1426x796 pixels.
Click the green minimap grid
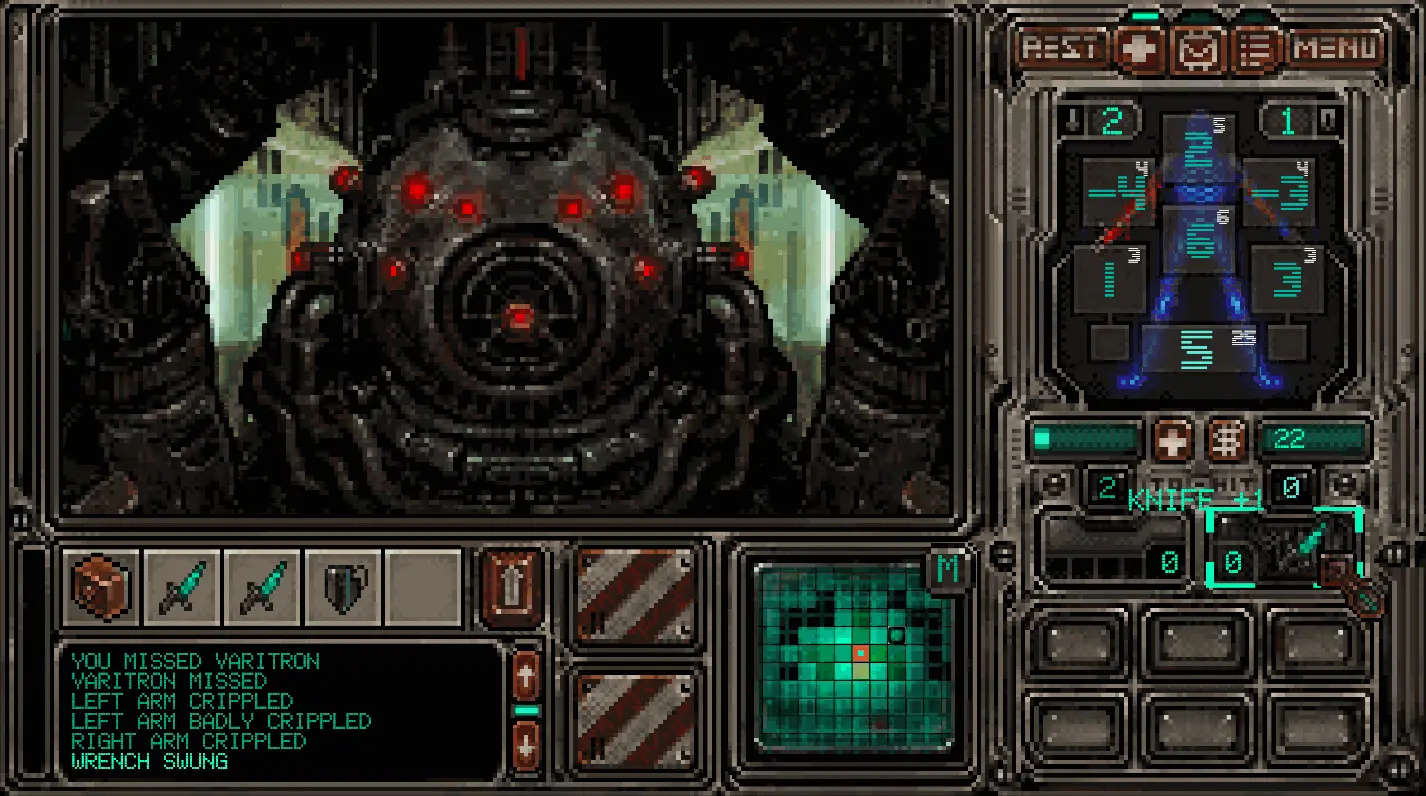853,655
